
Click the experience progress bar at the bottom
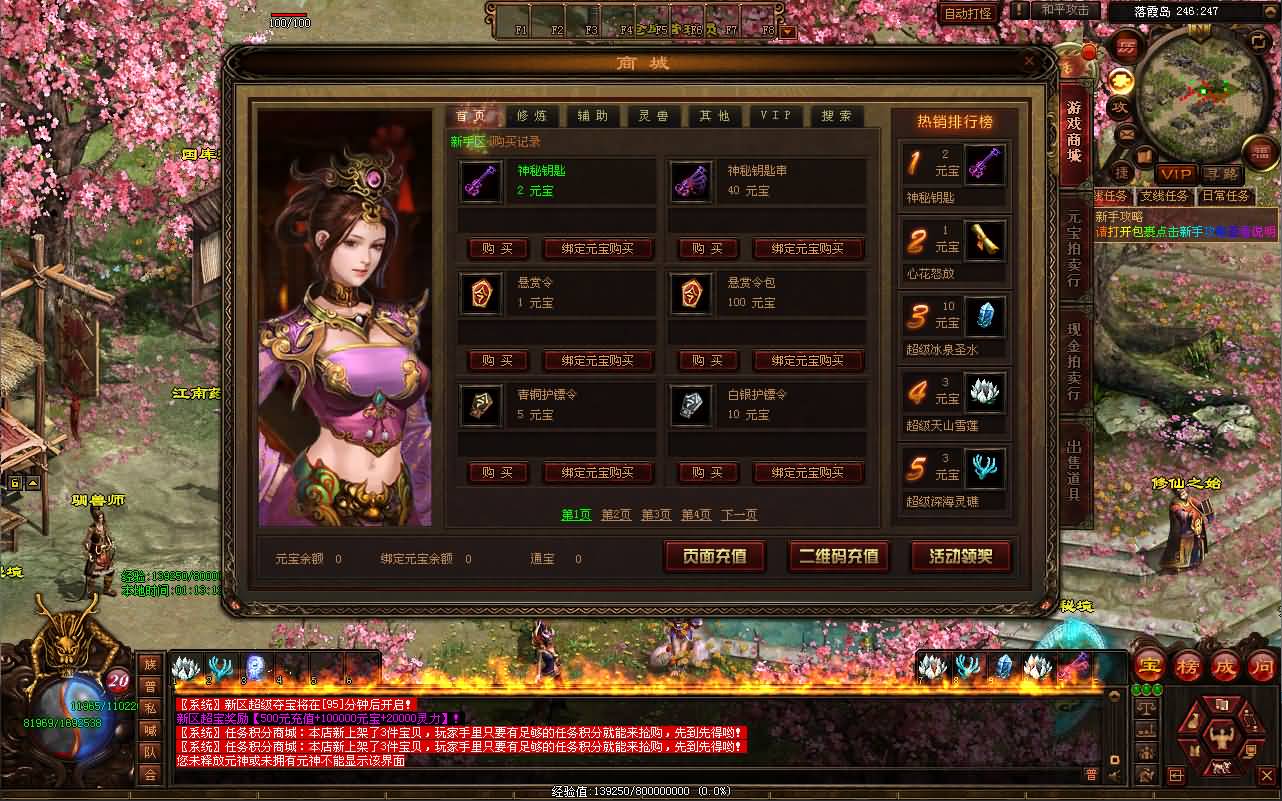pos(640,793)
